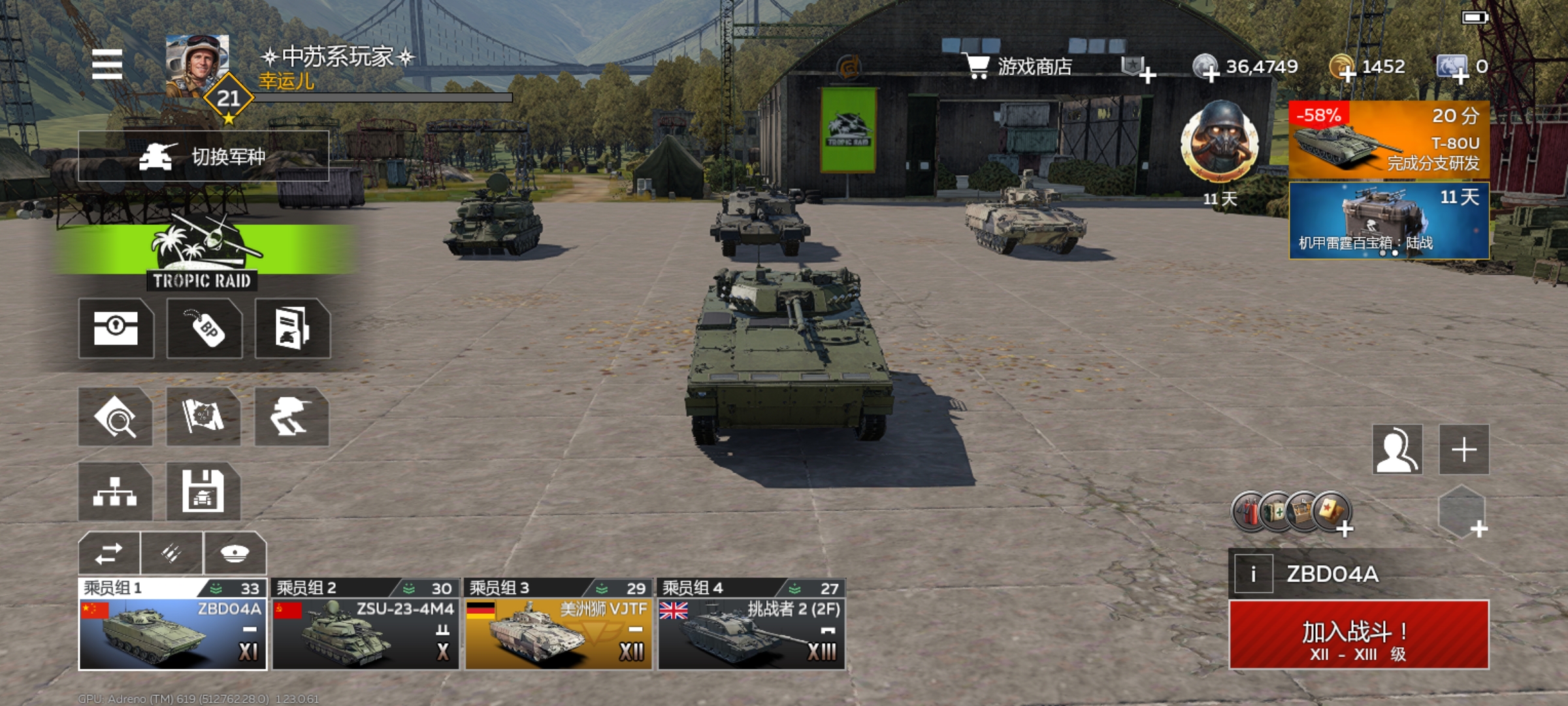The width and height of the screenshot is (1568, 706).
Task: Open the friends silhouette icon
Action: 1397,450
